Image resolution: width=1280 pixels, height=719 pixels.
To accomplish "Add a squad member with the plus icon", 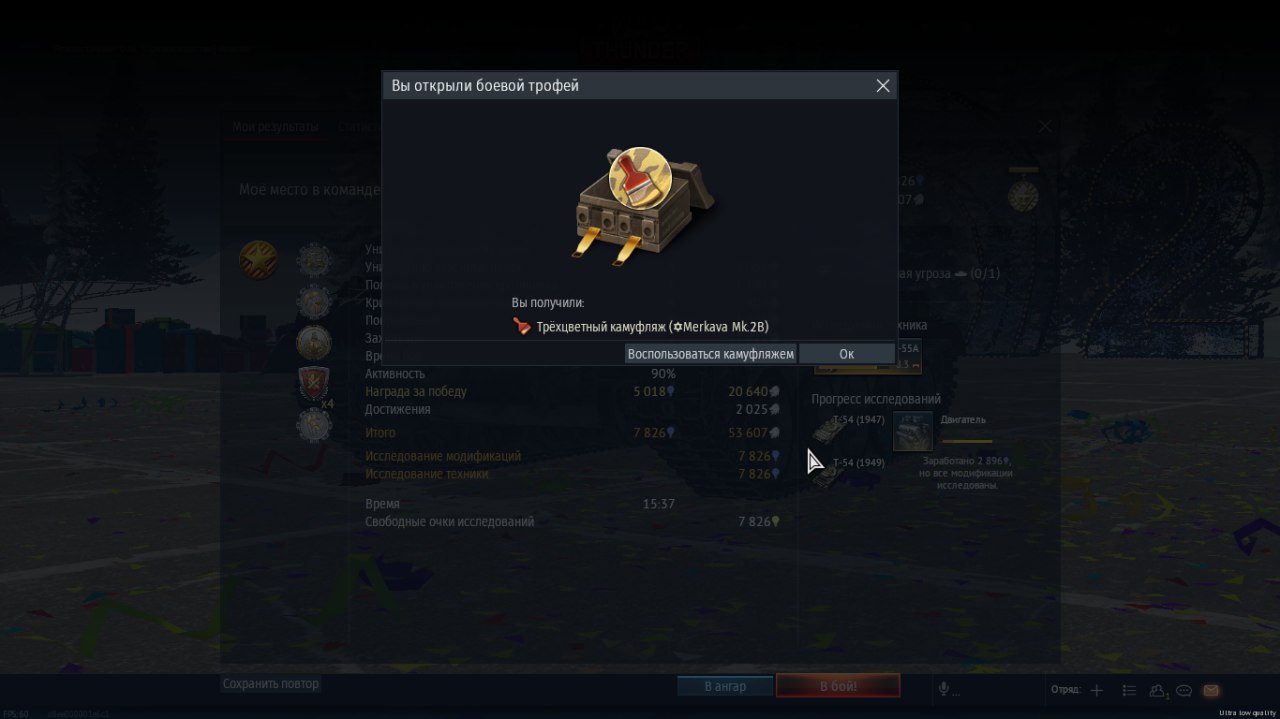I will pyautogui.click(x=1097, y=690).
